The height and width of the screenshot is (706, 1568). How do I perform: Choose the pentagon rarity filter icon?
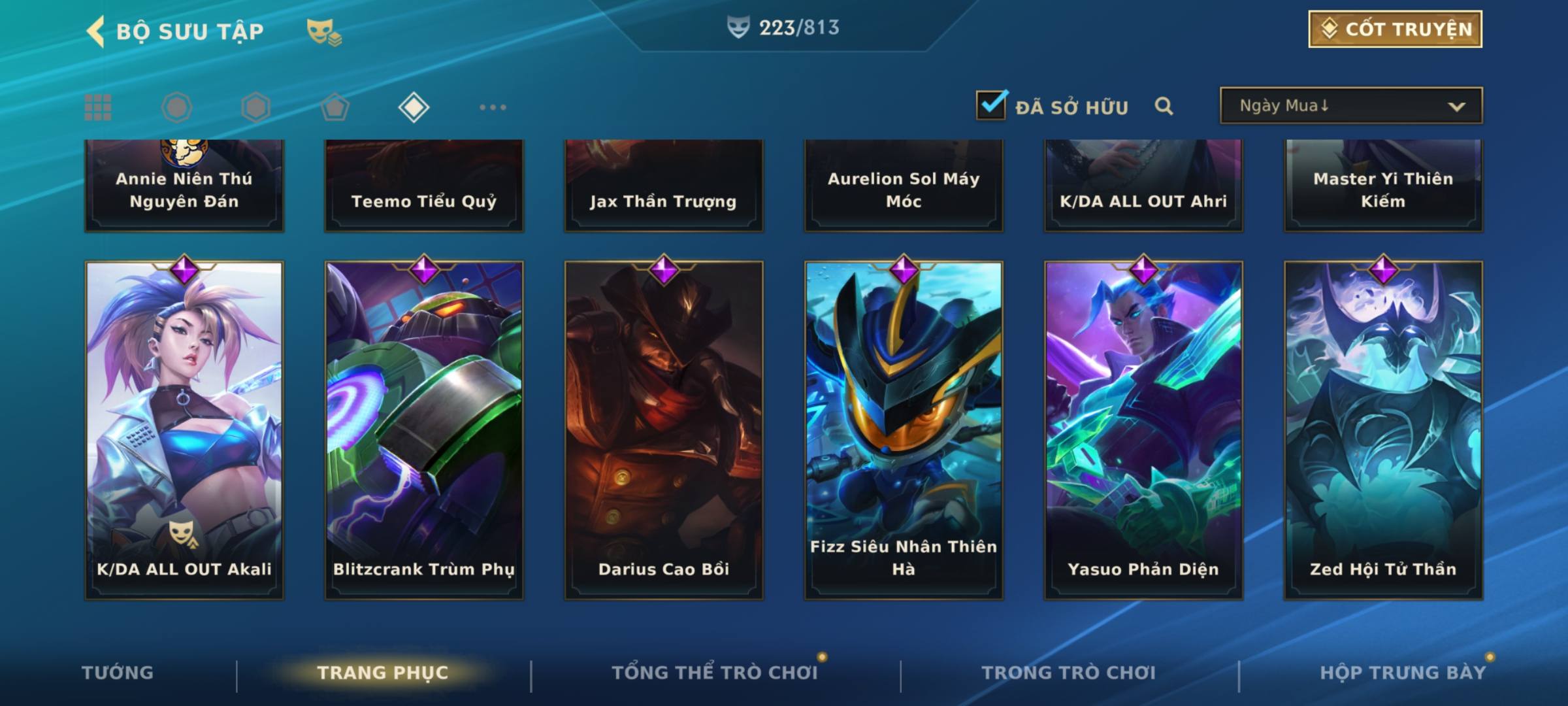335,107
